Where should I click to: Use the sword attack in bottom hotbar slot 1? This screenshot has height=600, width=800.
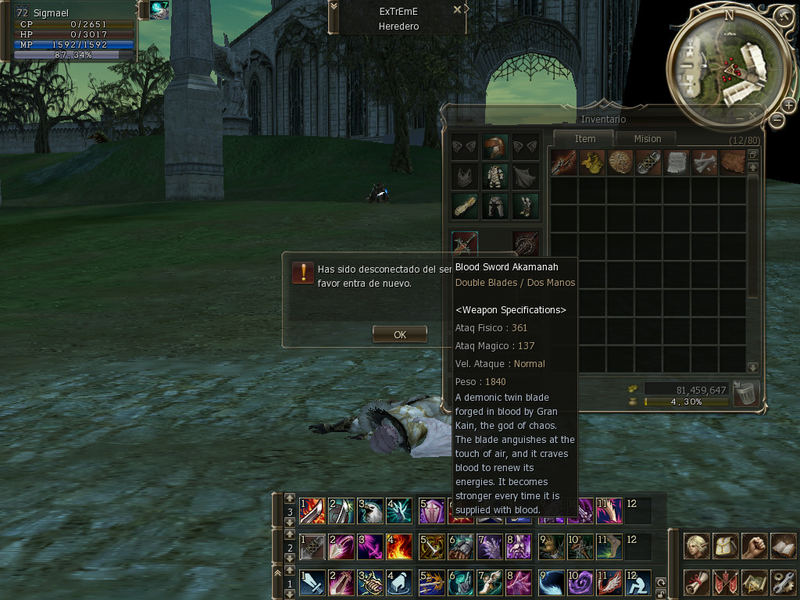311,581
